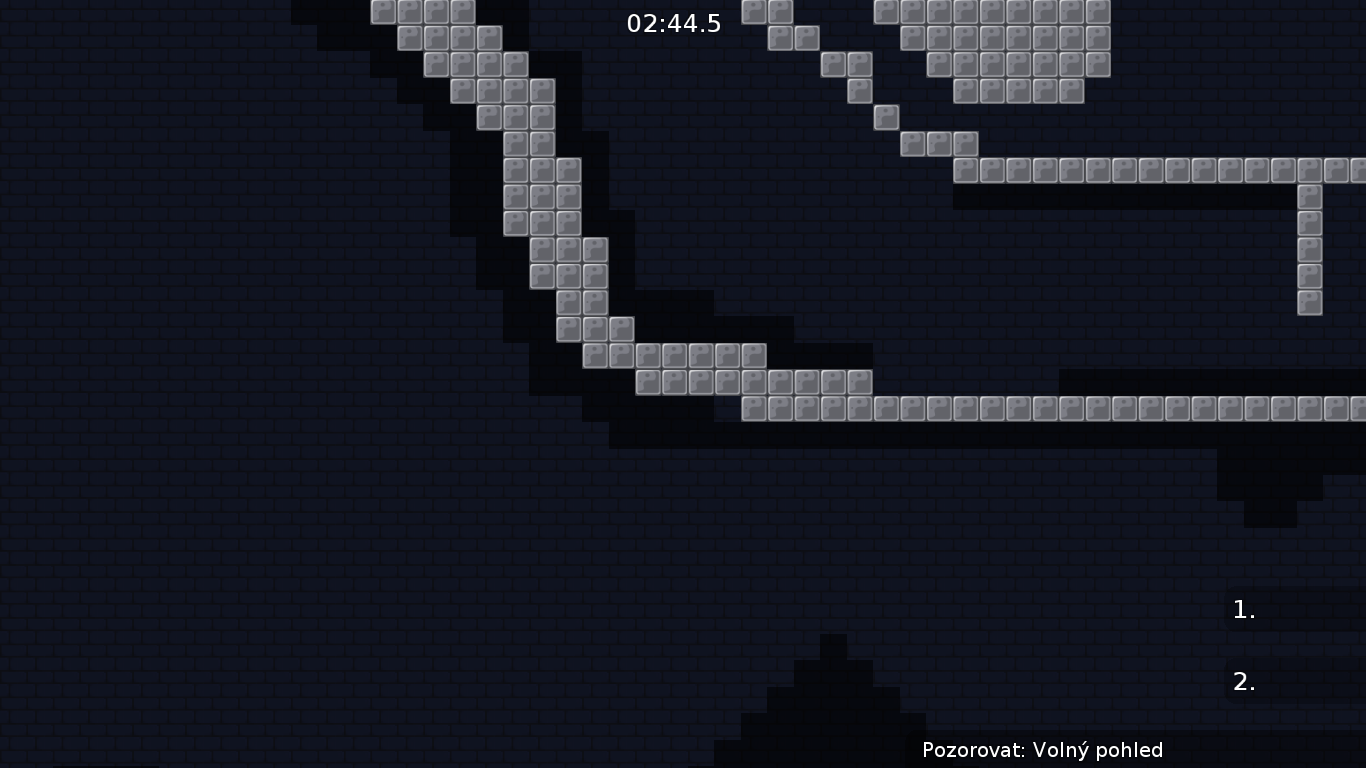Click the lone single block near the map center
The image size is (1366, 768).
[x=886, y=117]
